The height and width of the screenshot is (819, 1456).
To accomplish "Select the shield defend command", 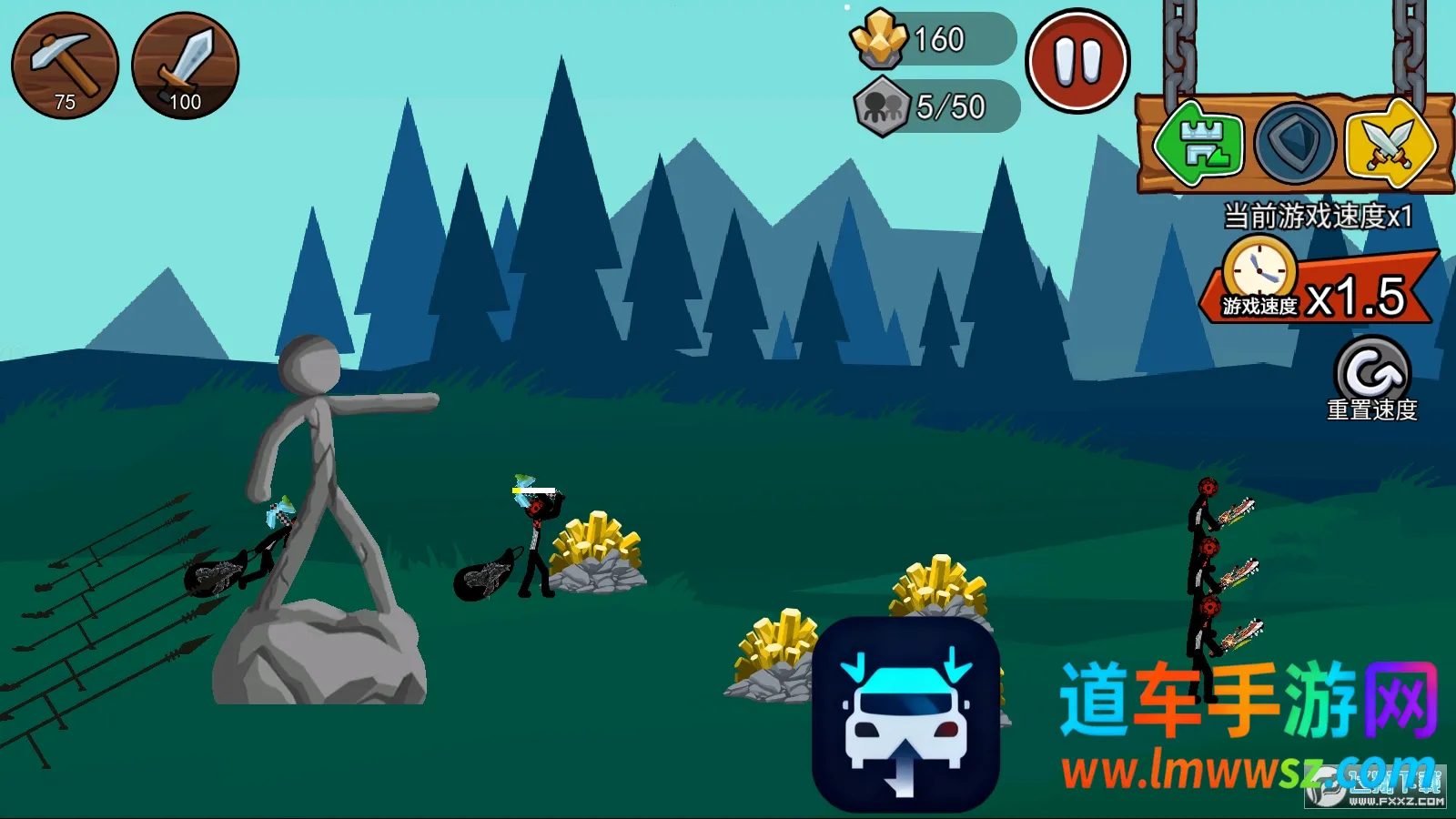I will tap(1294, 144).
